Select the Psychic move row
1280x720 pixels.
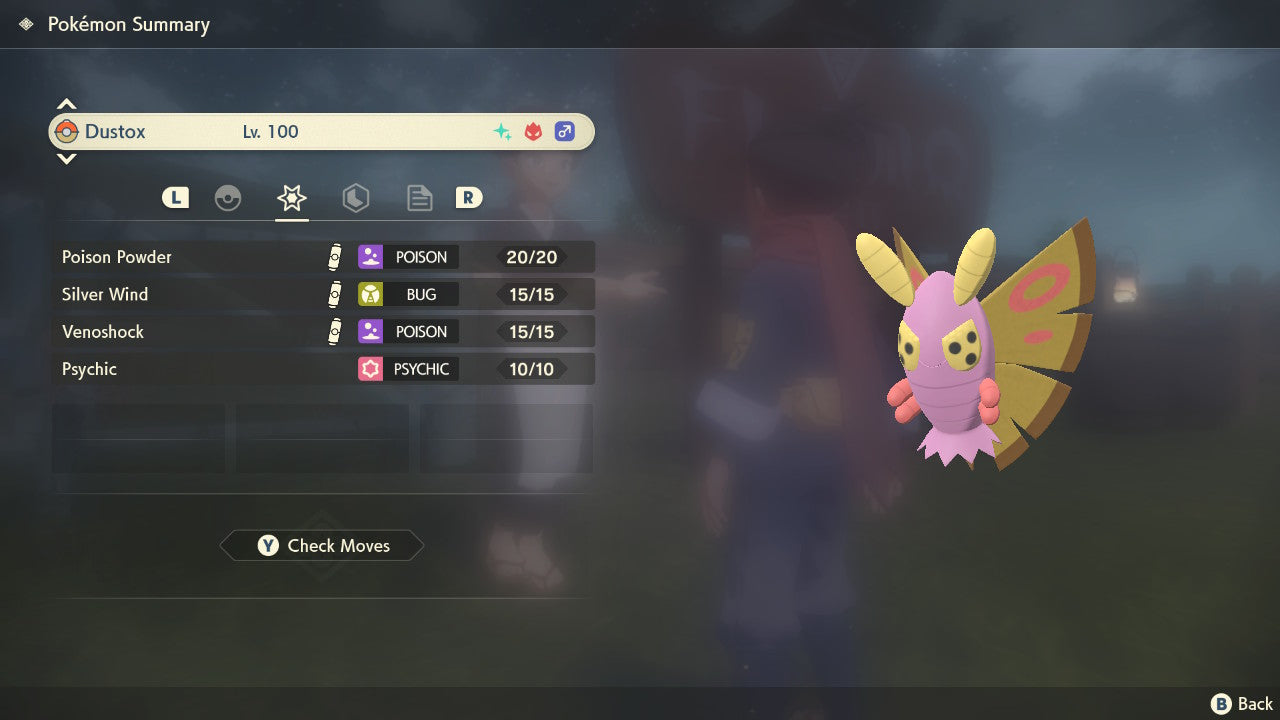[323, 369]
